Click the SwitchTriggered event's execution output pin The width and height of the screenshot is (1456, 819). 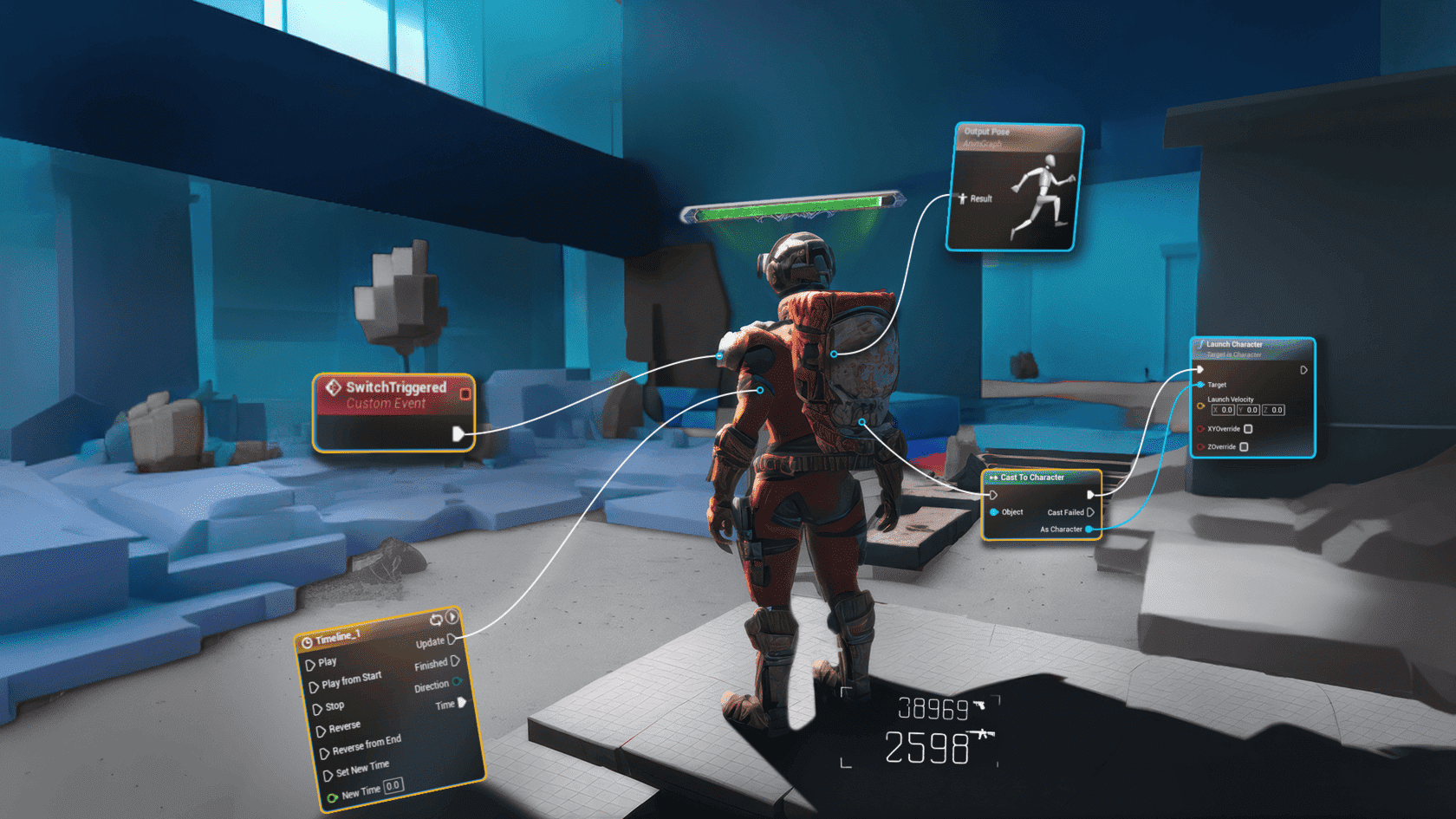458,433
